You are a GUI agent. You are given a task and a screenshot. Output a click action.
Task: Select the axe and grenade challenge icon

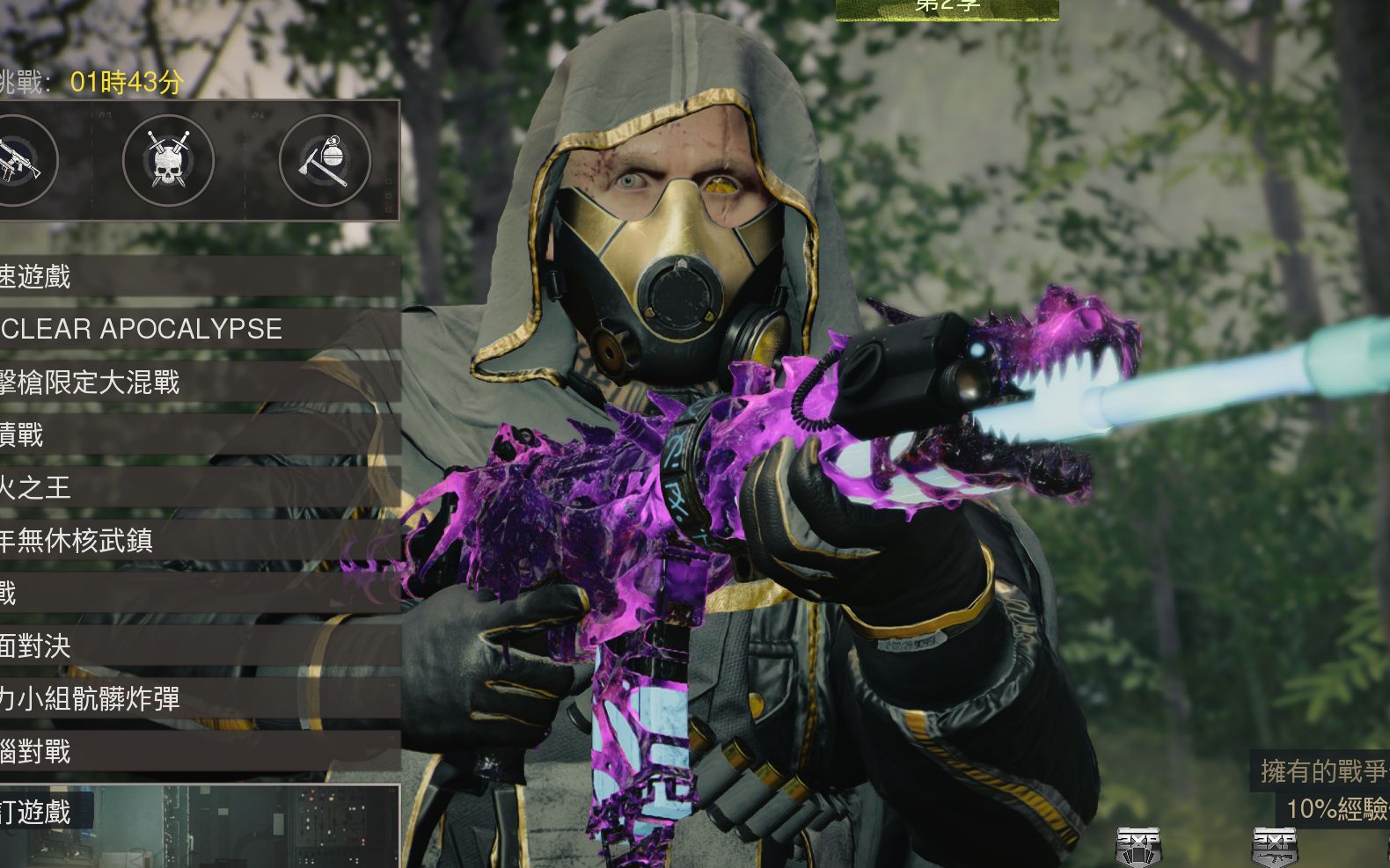325,161
